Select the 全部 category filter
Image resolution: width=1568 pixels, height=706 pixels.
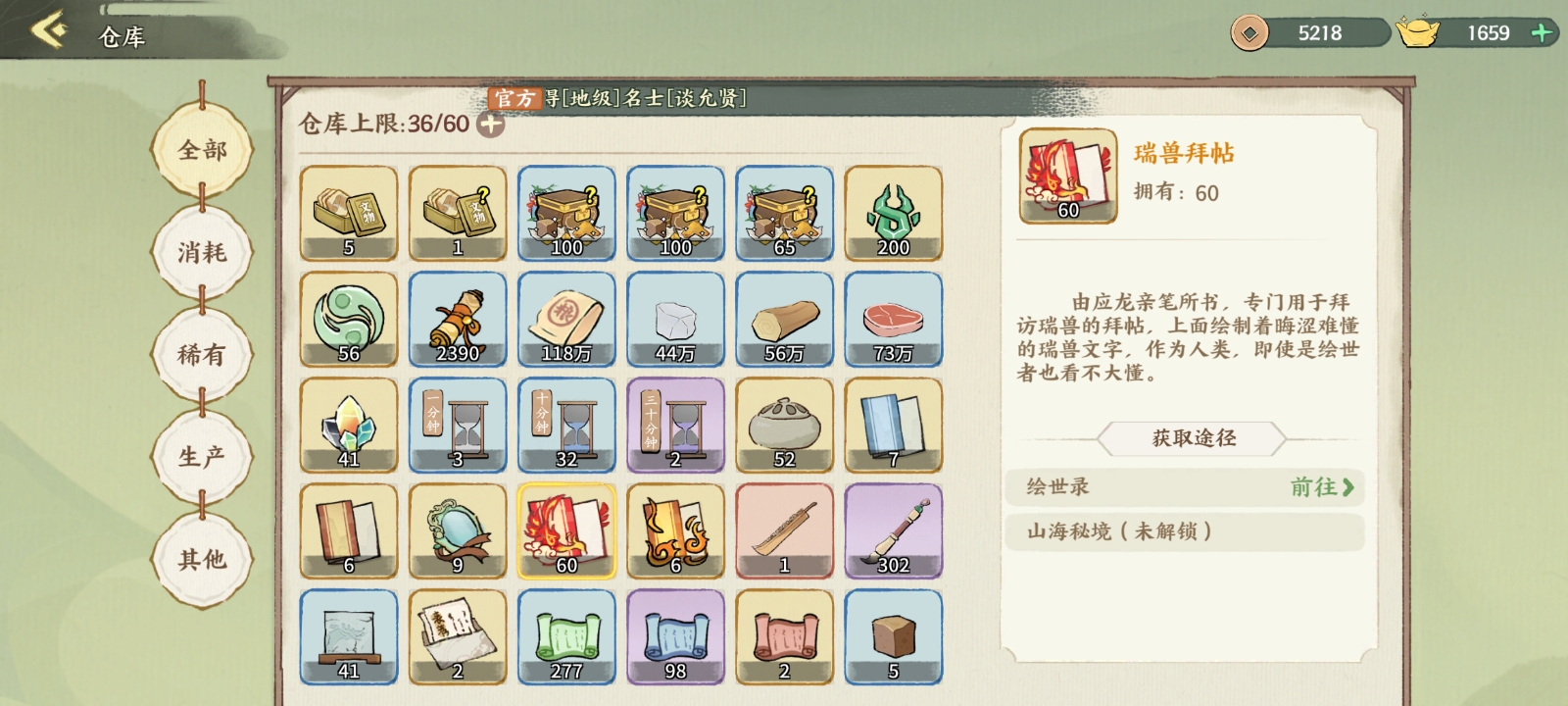[x=203, y=151]
